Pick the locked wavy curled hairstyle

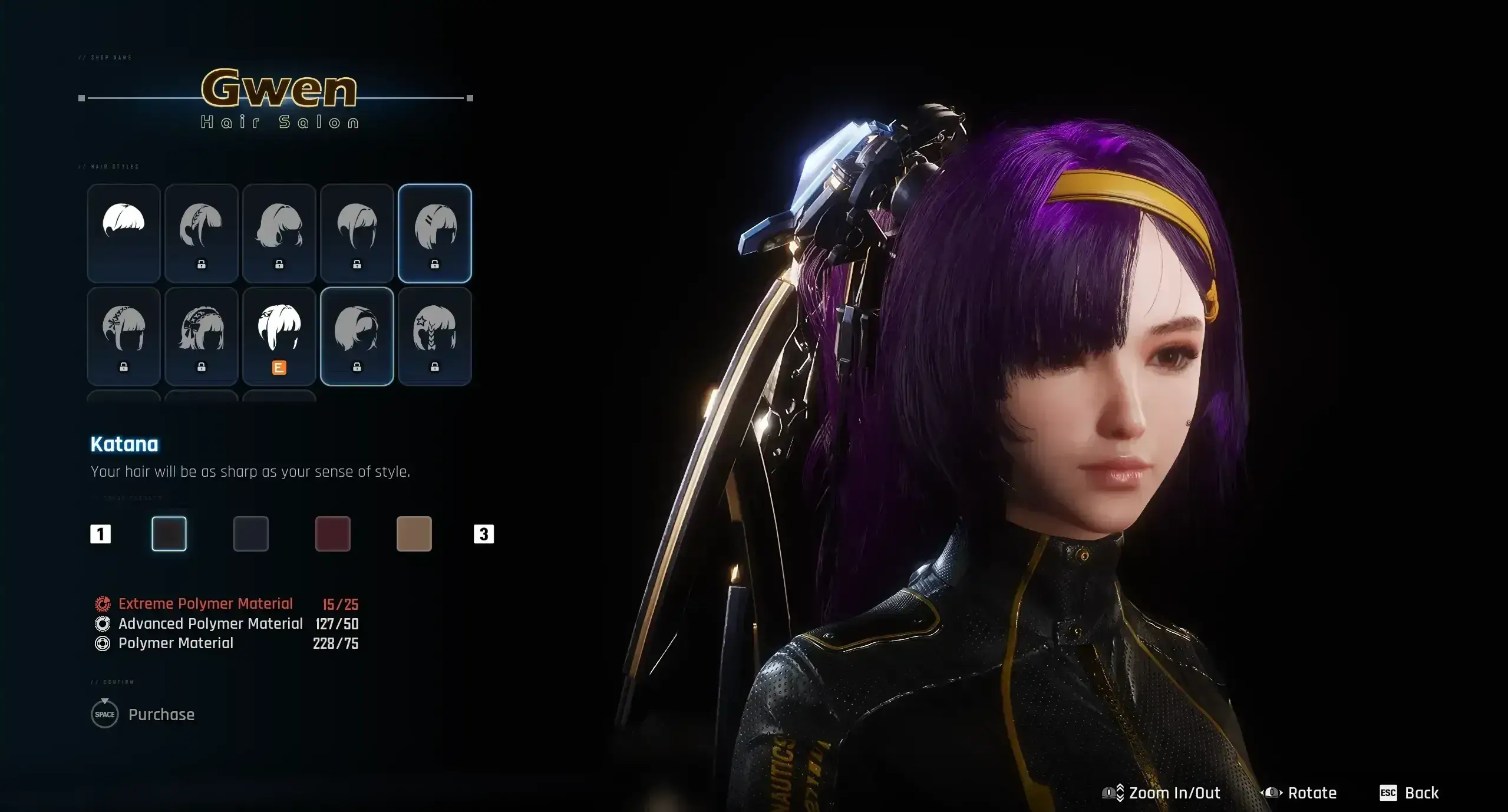(279, 233)
